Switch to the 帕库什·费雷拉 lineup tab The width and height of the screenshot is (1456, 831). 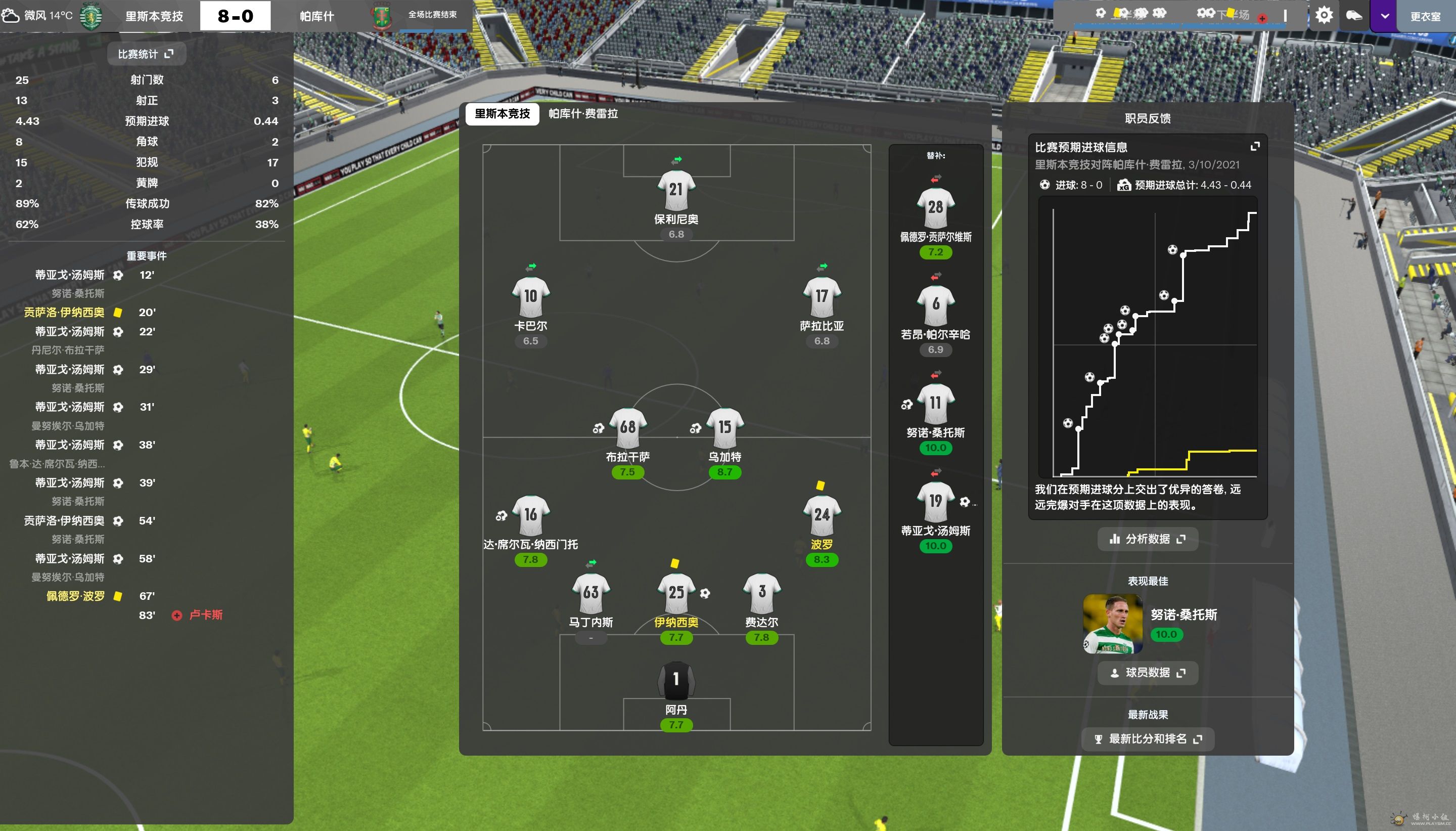click(x=583, y=114)
